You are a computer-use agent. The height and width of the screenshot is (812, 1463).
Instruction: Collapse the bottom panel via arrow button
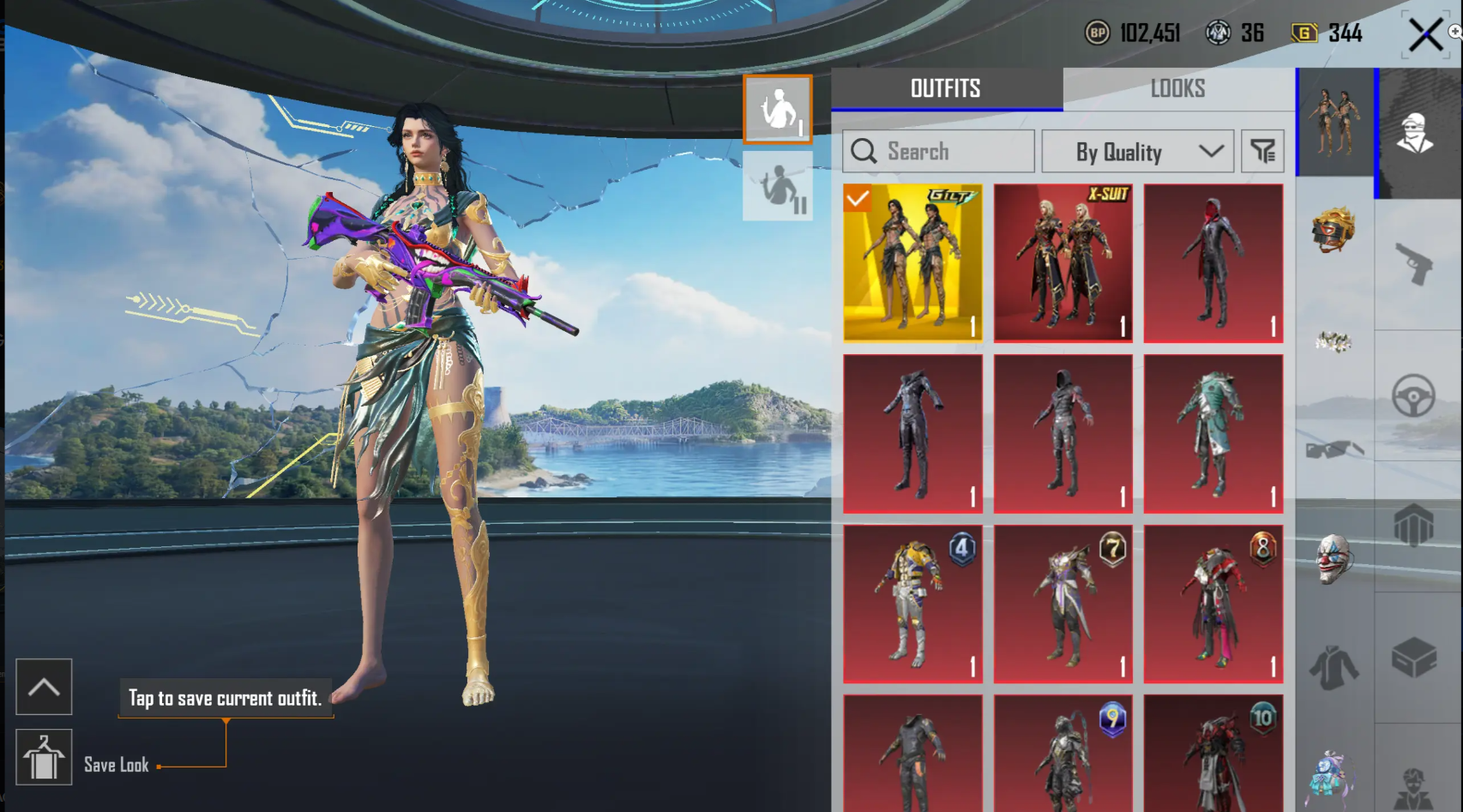point(44,687)
